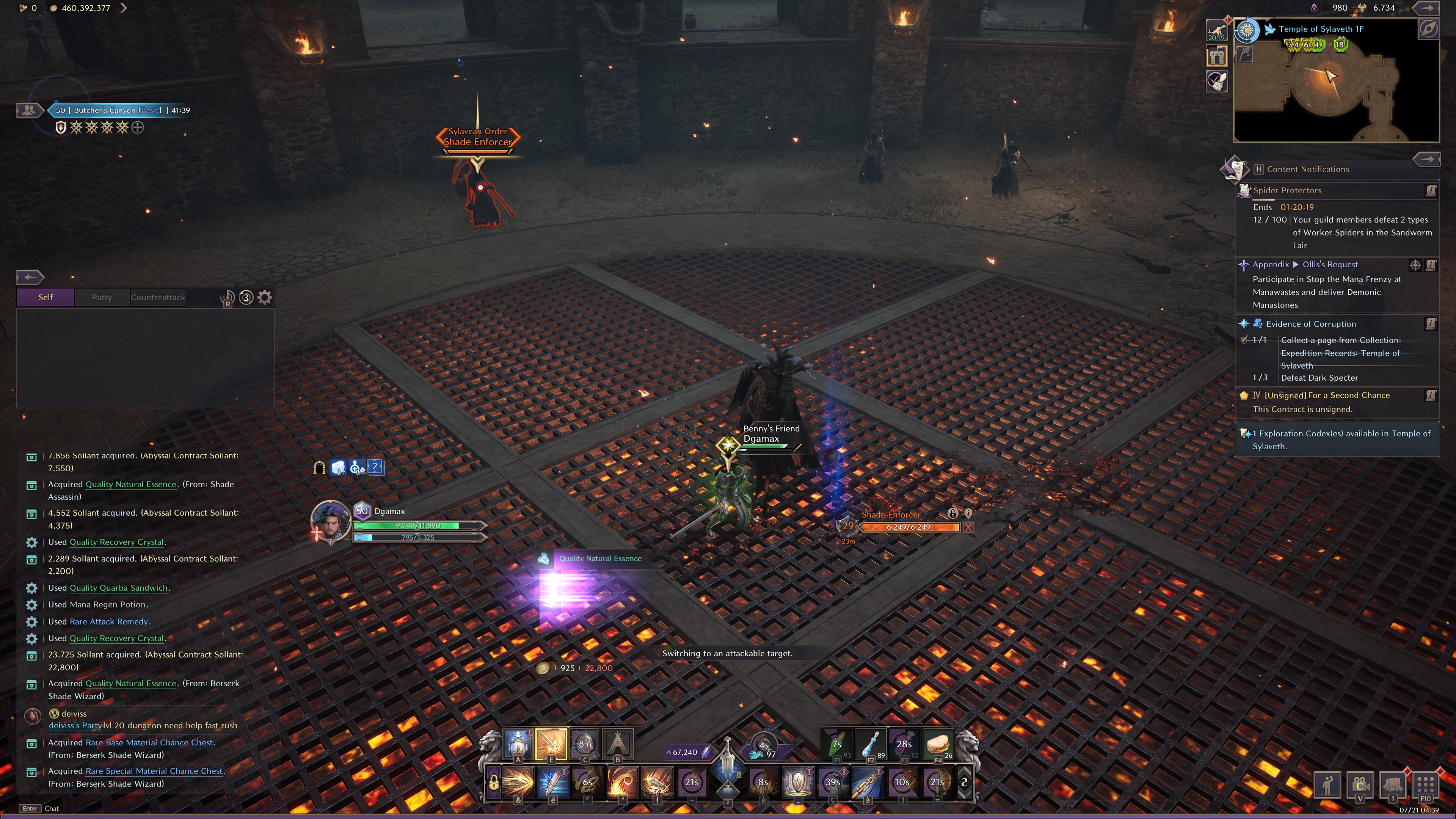Toggle the hotbar padlock

point(493,783)
